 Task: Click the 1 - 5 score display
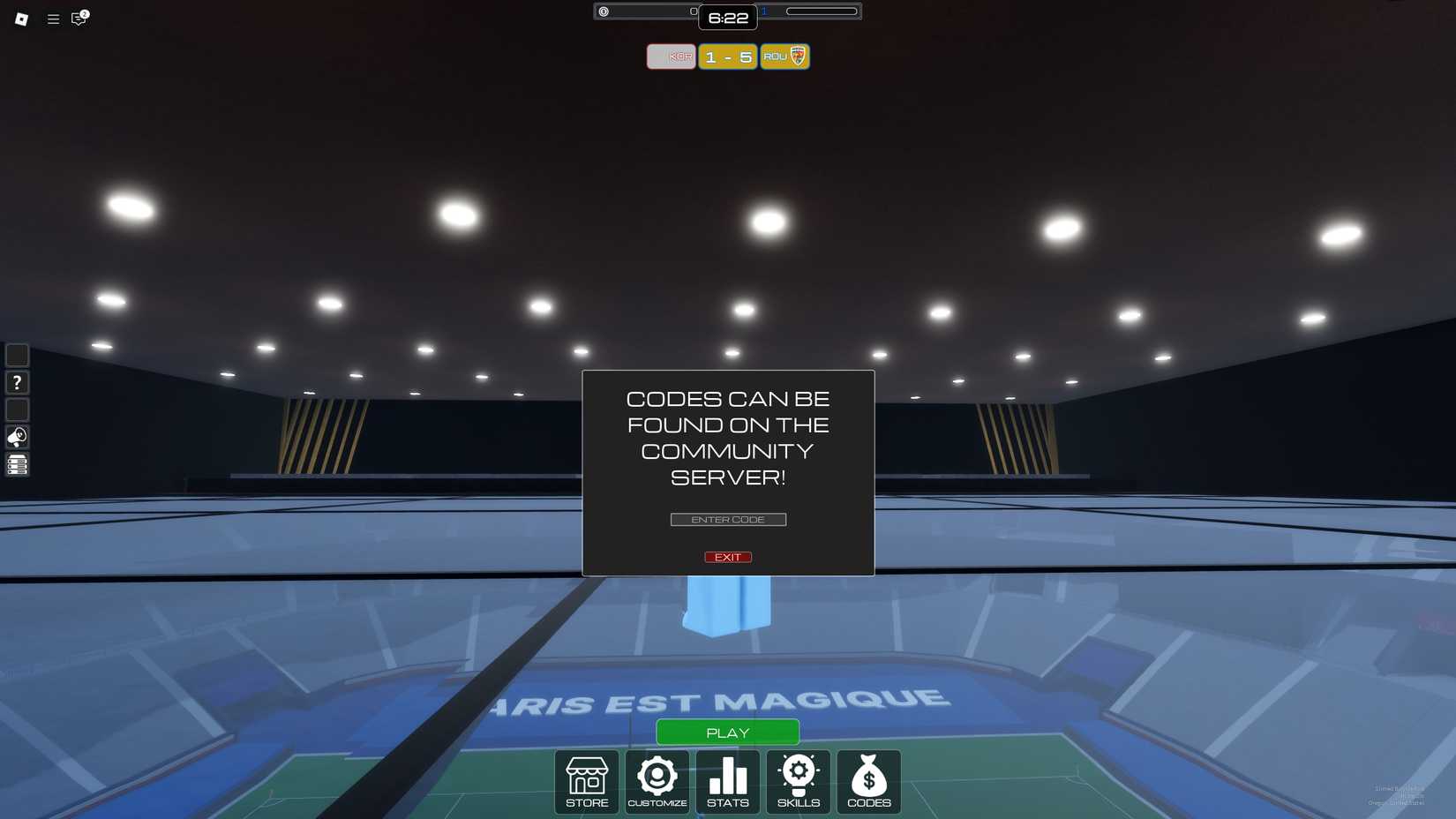pyautogui.click(x=727, y=56)
